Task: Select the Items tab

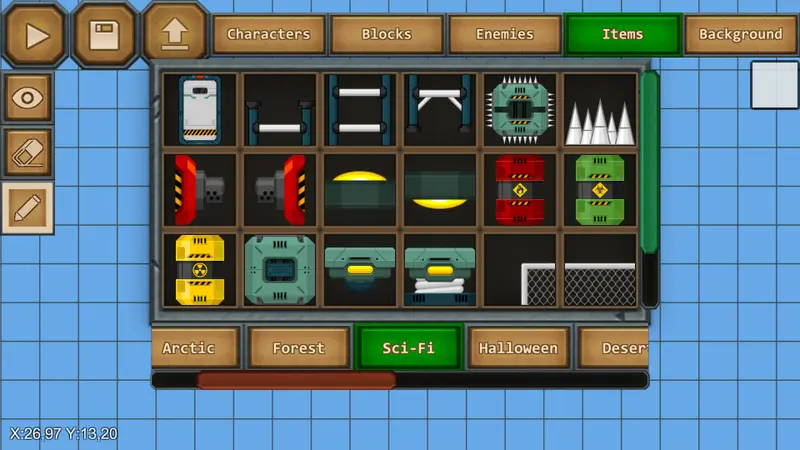Action: point(622,34)
